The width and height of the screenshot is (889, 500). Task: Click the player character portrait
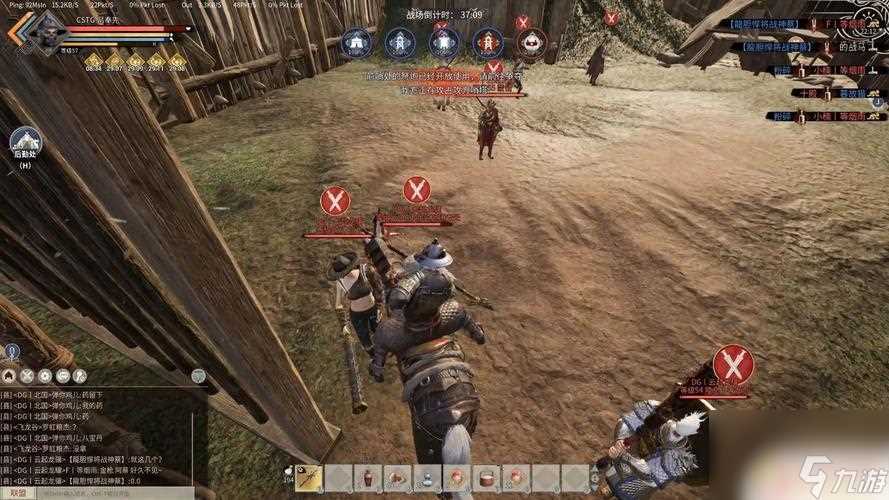coord(47,33)
